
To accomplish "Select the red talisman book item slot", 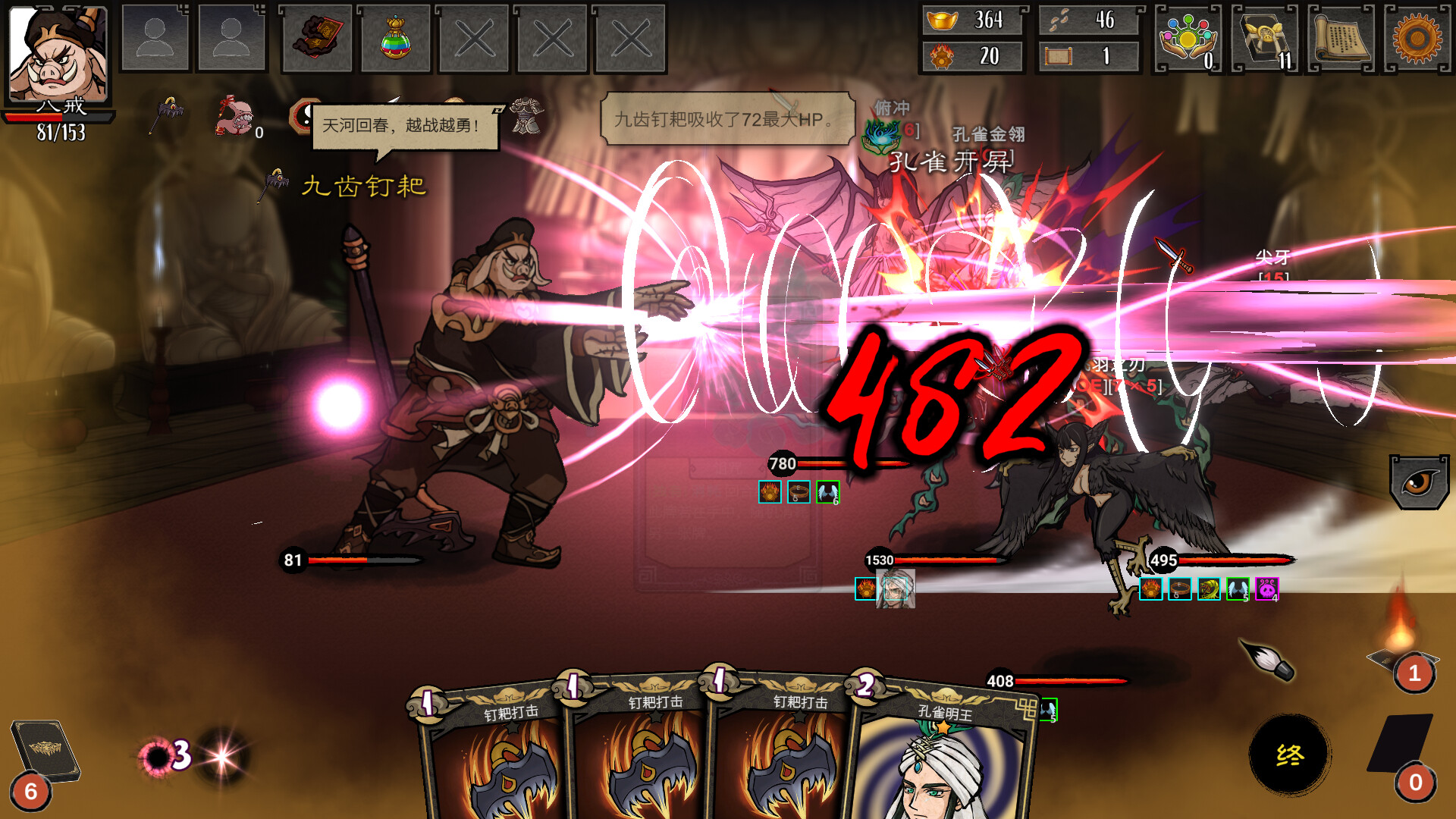I will [317, 39].
